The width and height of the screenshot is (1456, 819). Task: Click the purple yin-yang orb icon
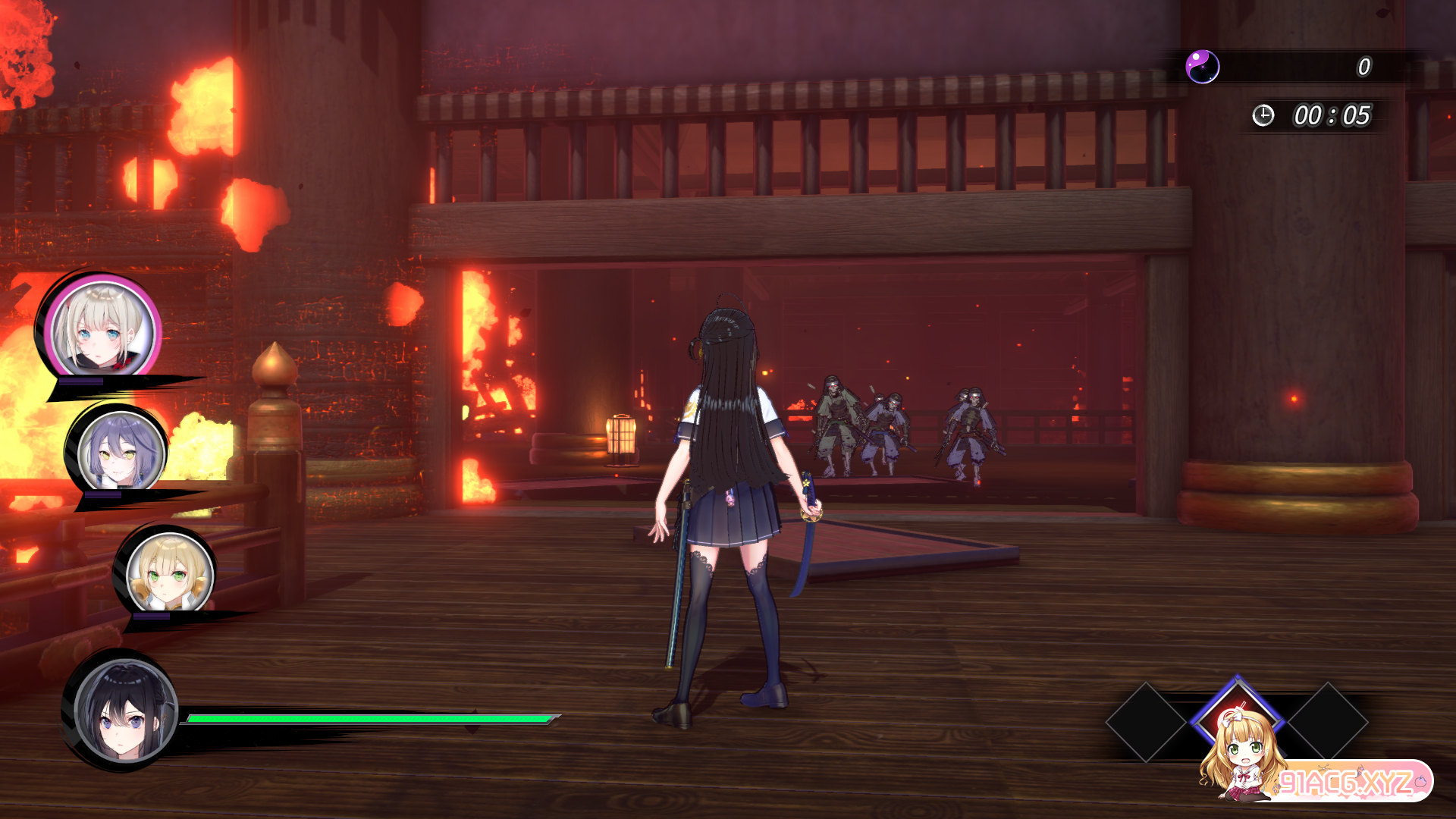pos(1202,67)
